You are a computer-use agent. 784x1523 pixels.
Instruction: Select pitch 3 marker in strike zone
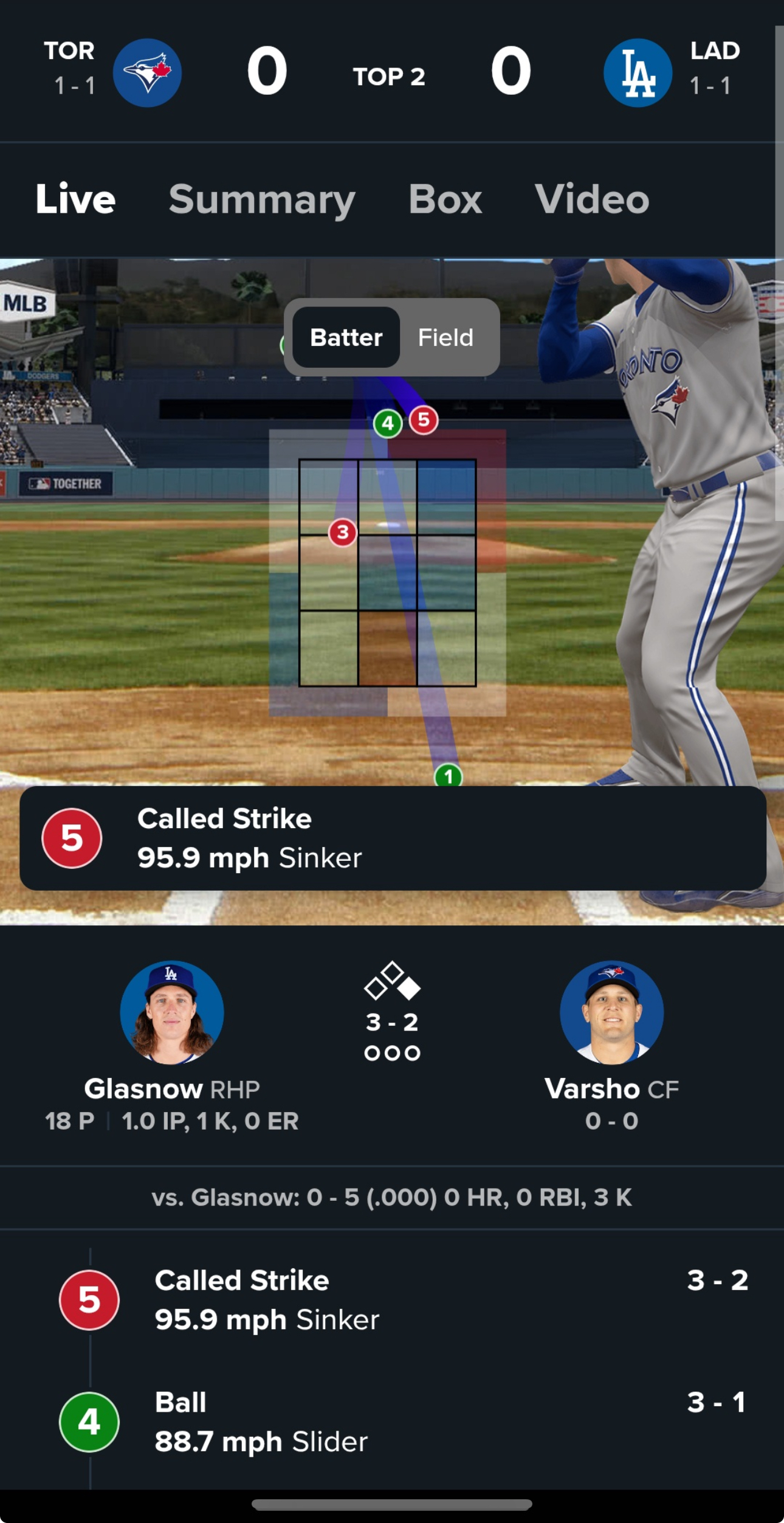click(x=343, y=533)
